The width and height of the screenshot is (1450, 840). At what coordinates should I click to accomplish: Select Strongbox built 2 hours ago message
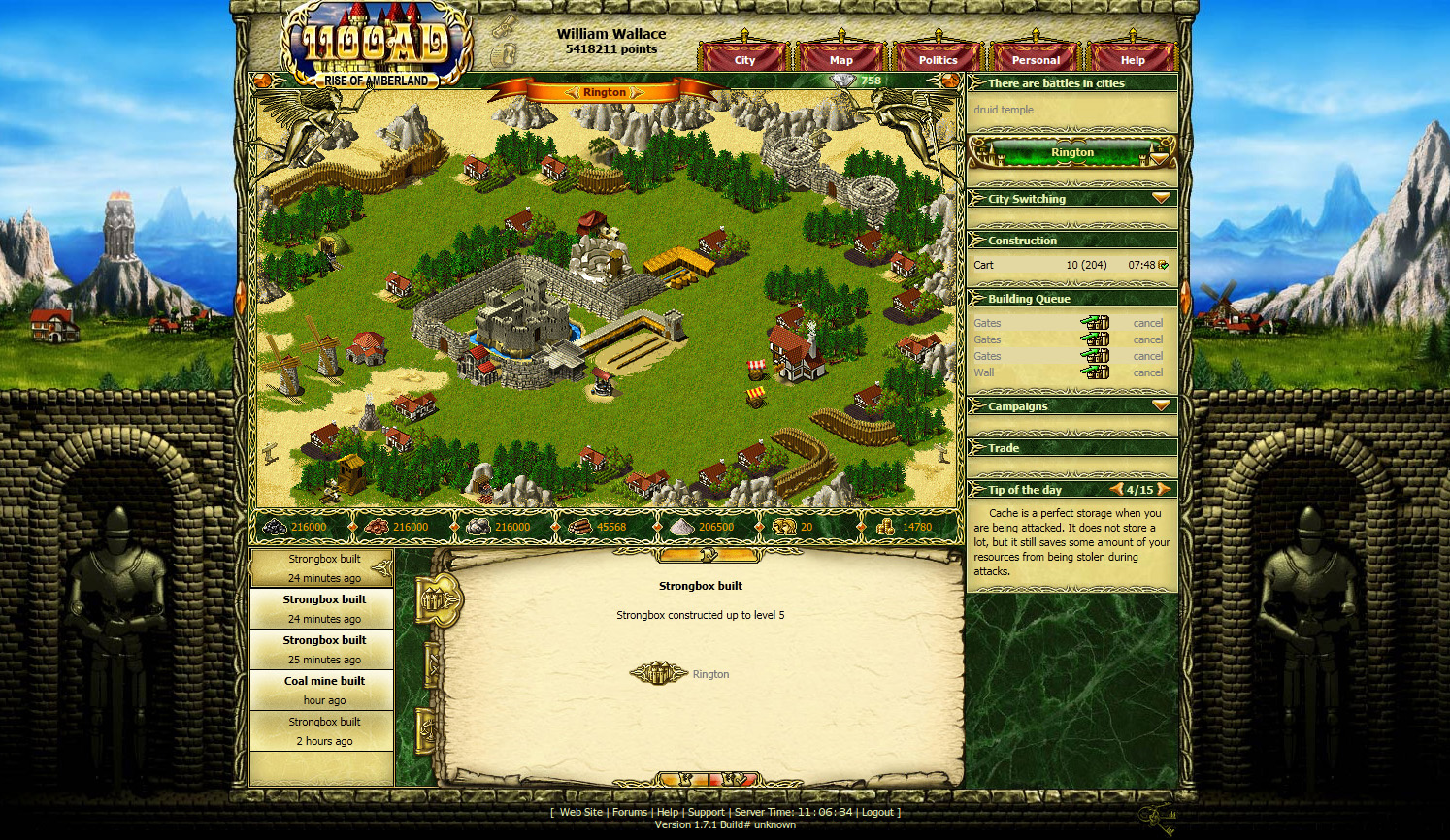coord(324,730)
